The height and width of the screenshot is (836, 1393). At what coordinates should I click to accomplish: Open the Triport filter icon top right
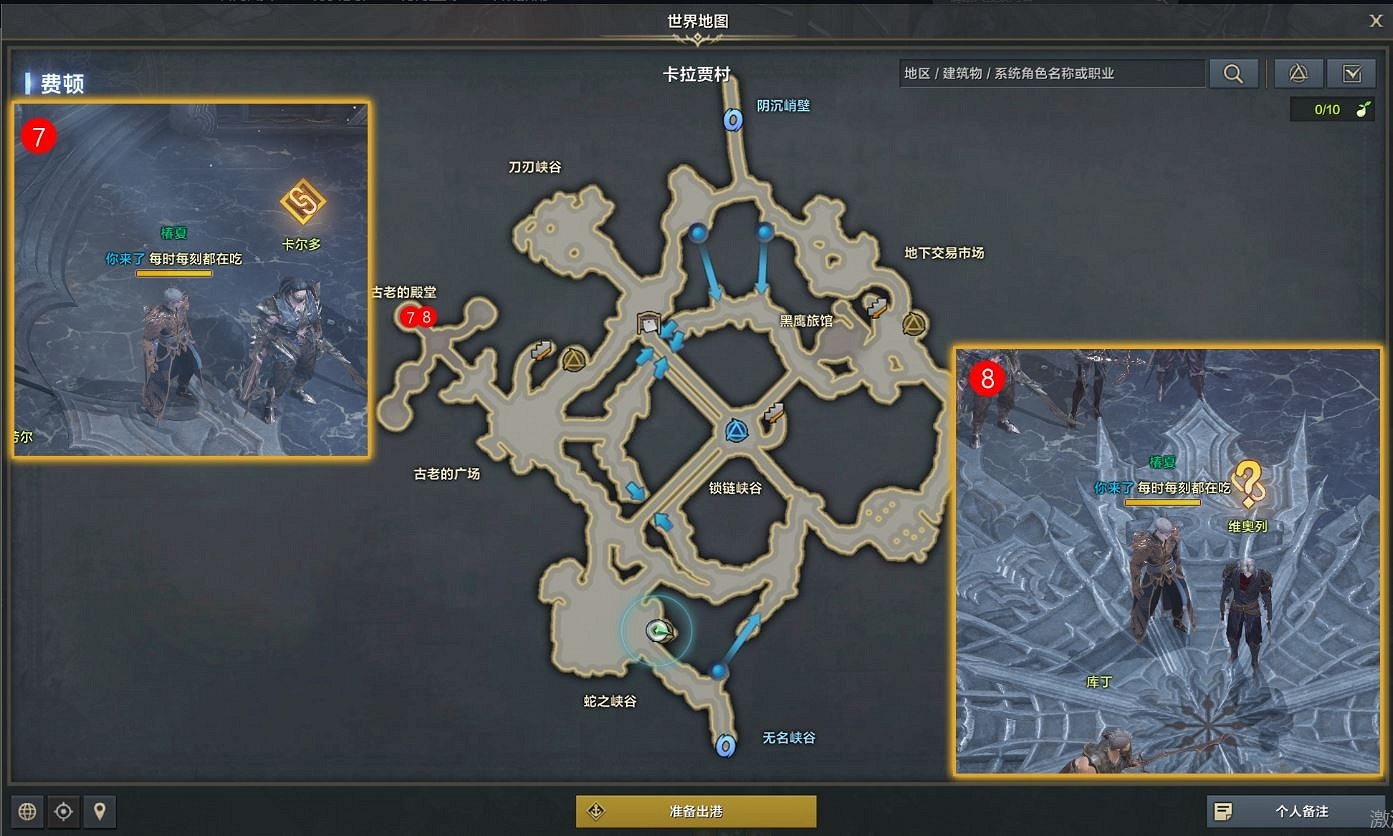[x=1298, y=73]
